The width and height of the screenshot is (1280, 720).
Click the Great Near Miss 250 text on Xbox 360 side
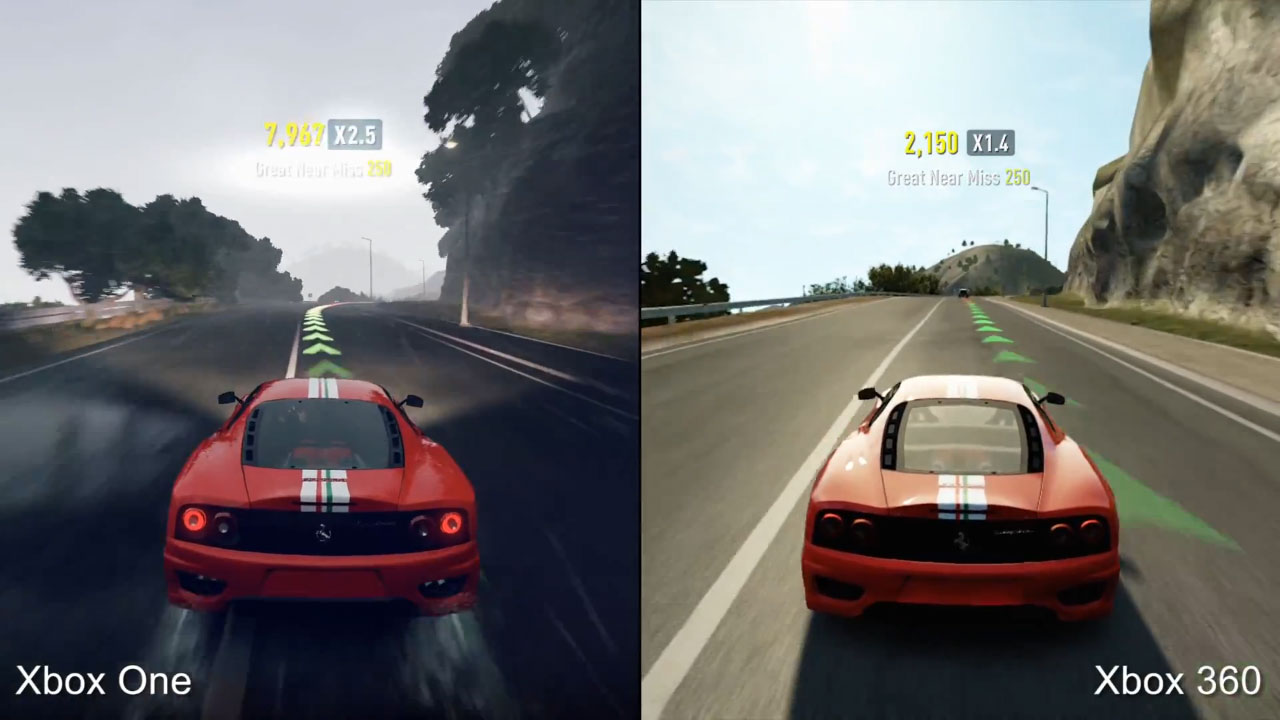pyautogui.click(x=957, y=178)
